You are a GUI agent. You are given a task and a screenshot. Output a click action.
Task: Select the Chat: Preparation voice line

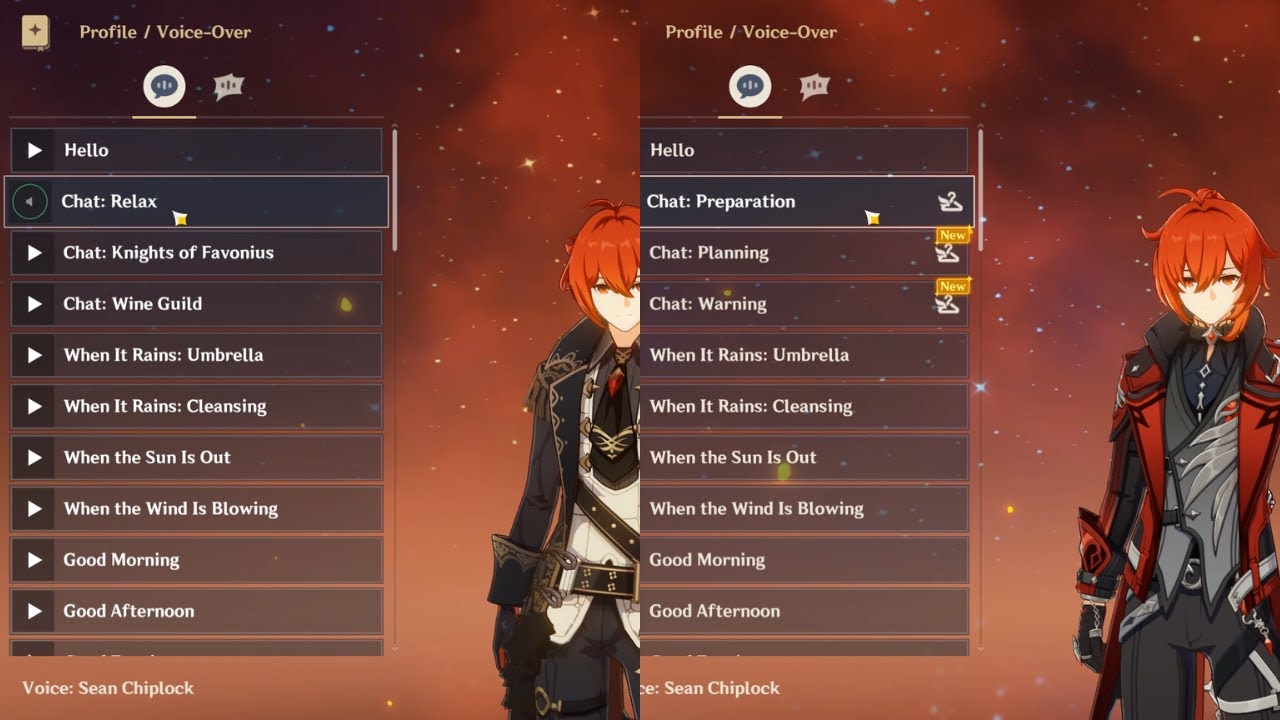click(720, 202)
